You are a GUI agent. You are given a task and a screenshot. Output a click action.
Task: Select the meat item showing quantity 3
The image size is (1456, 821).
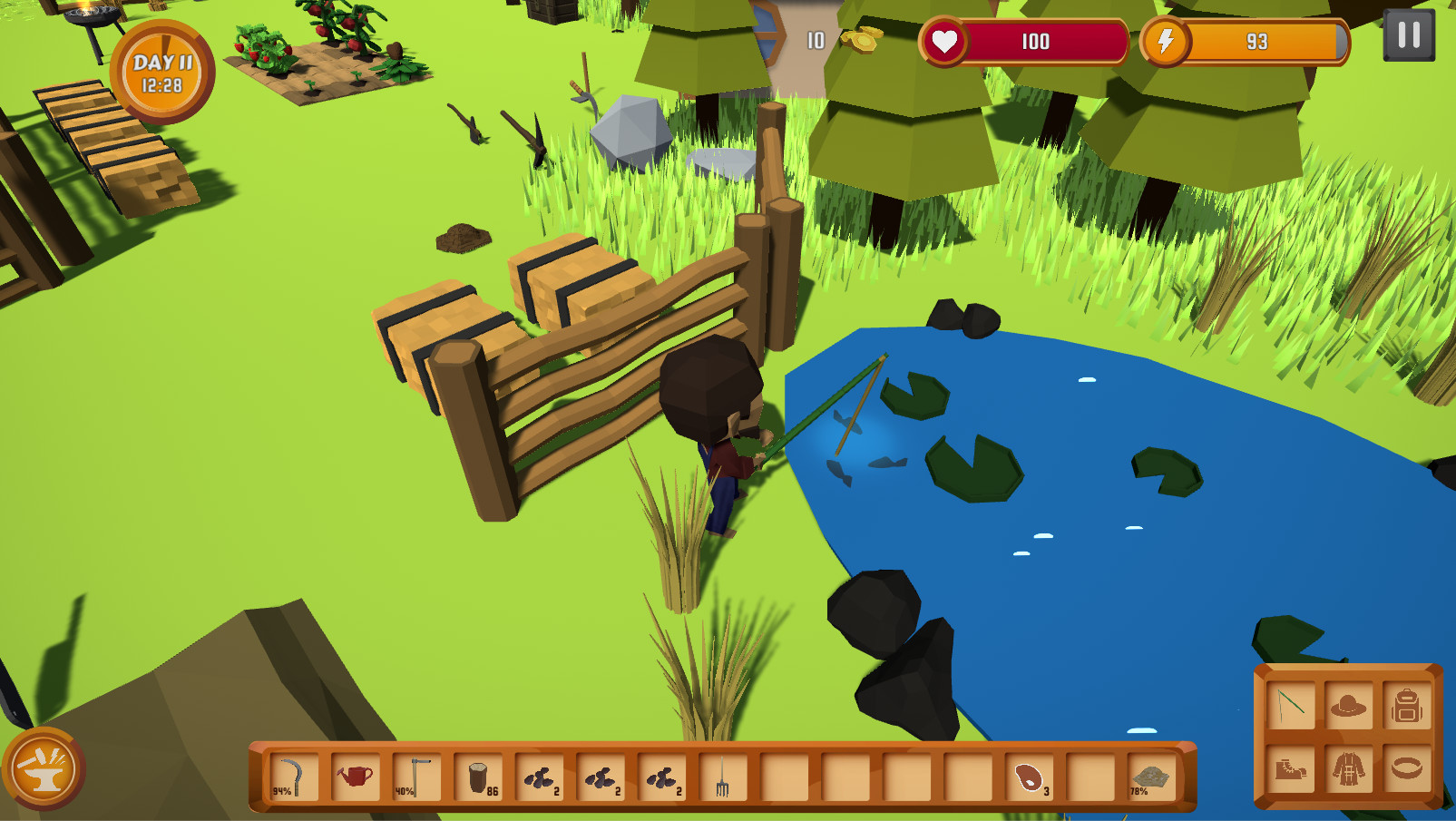pyautogui.click(x=1031, y=776)
